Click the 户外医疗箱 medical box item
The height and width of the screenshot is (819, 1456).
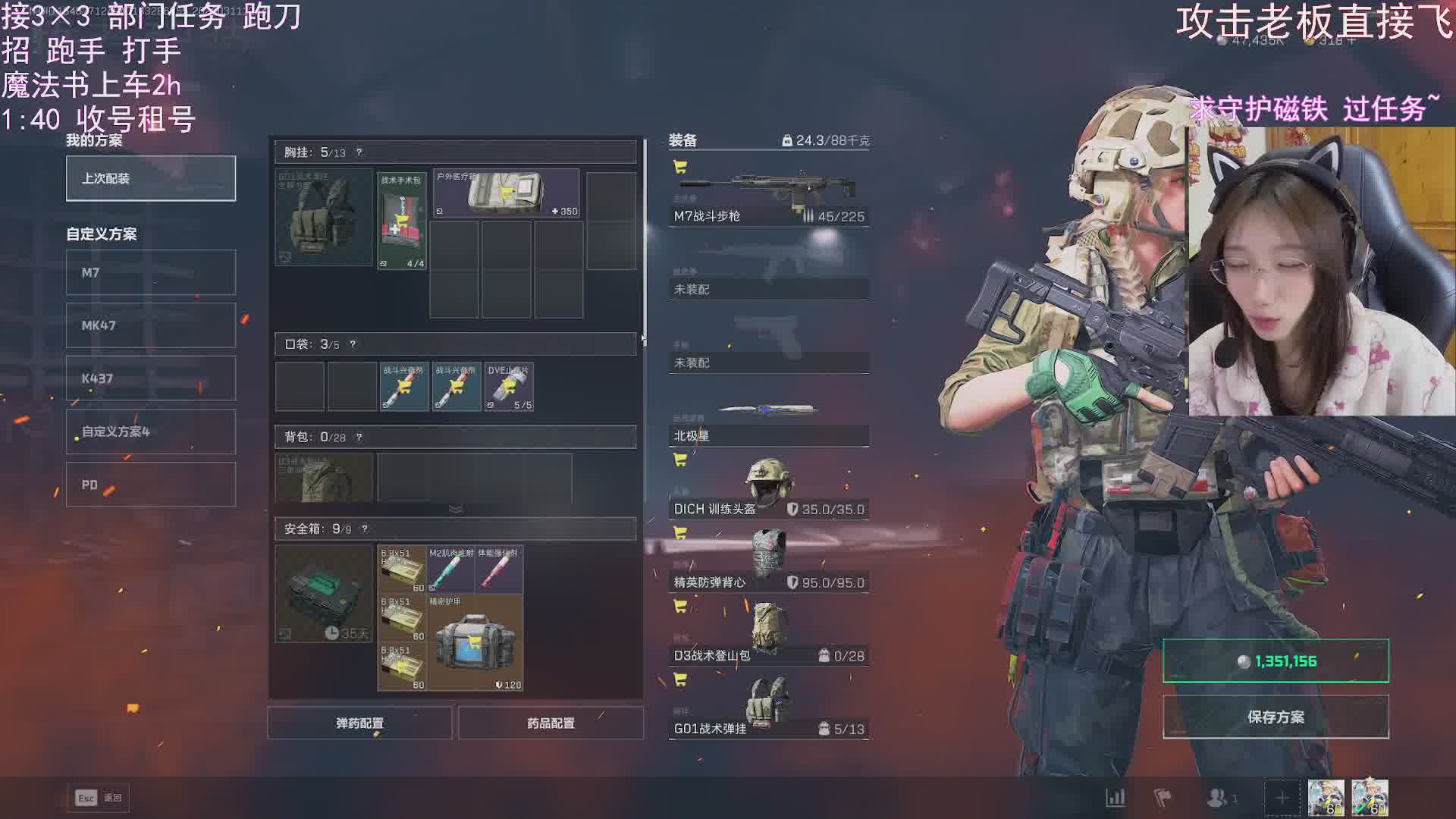click(x=506, y=194)
